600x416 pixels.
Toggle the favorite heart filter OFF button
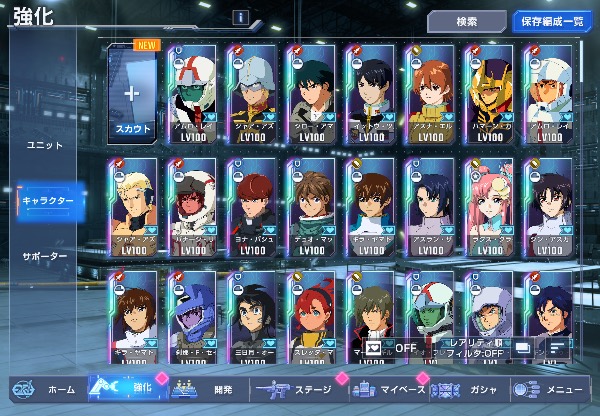392,348
